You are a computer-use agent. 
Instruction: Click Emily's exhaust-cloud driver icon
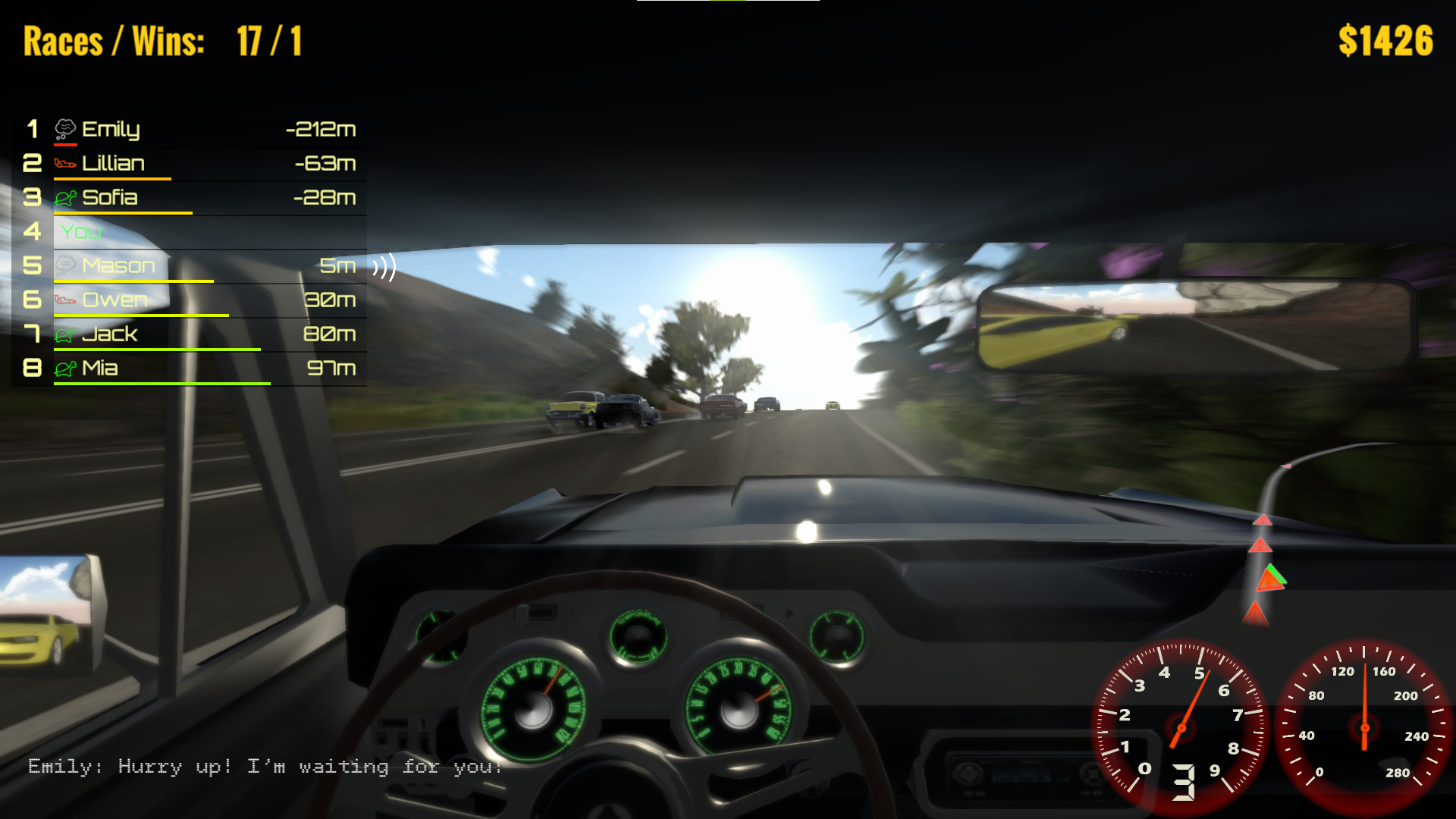point(67,127)
